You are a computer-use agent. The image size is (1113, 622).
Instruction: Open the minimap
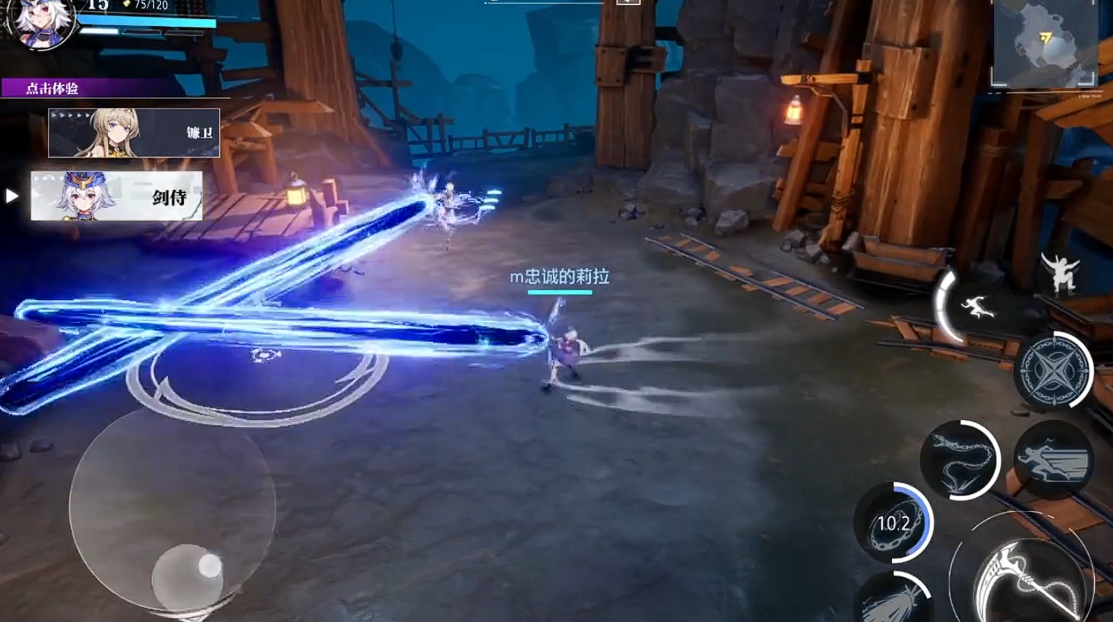[x=1045, y=42]
